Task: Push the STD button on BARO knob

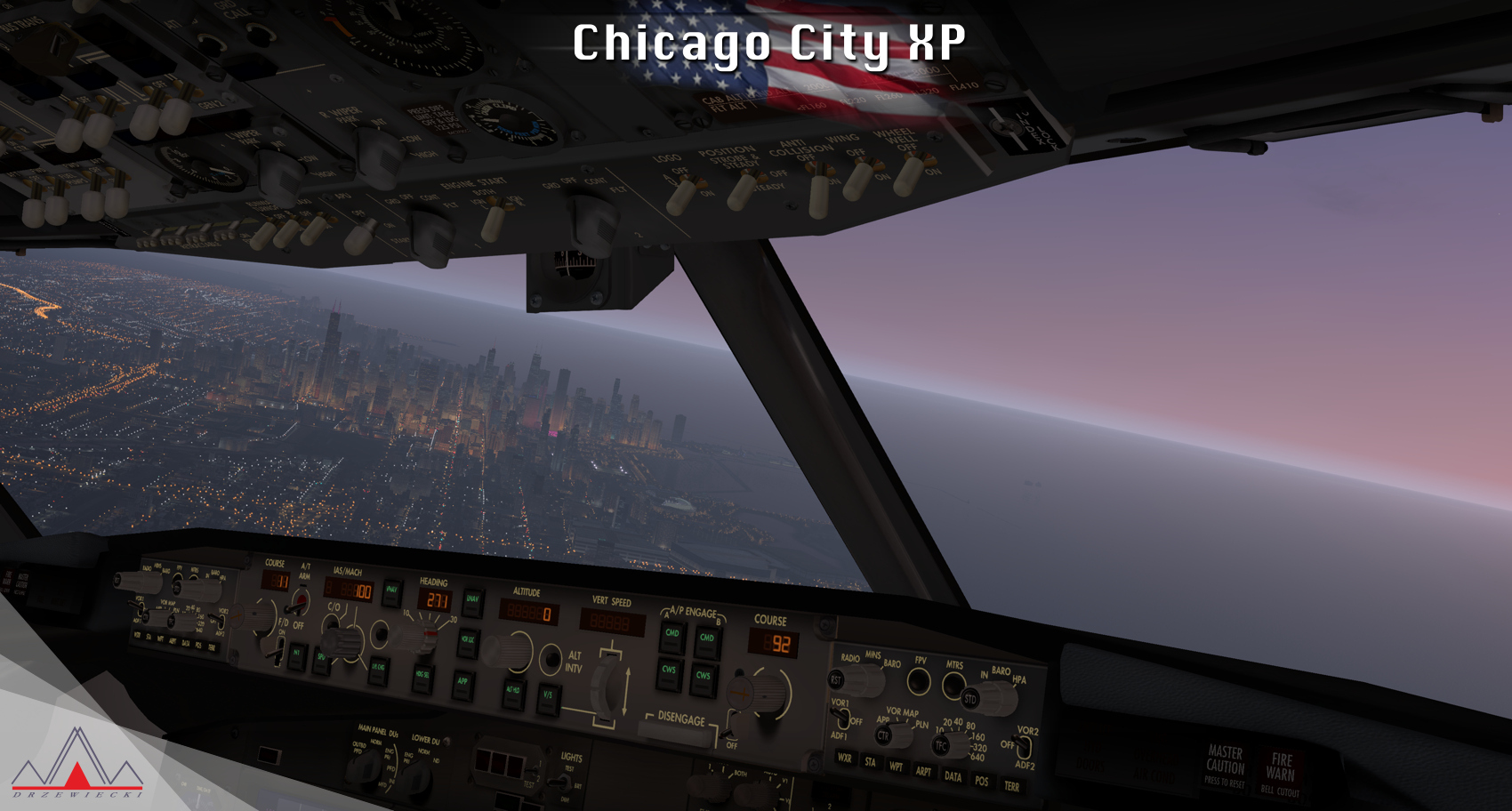Action: point(970,700)
